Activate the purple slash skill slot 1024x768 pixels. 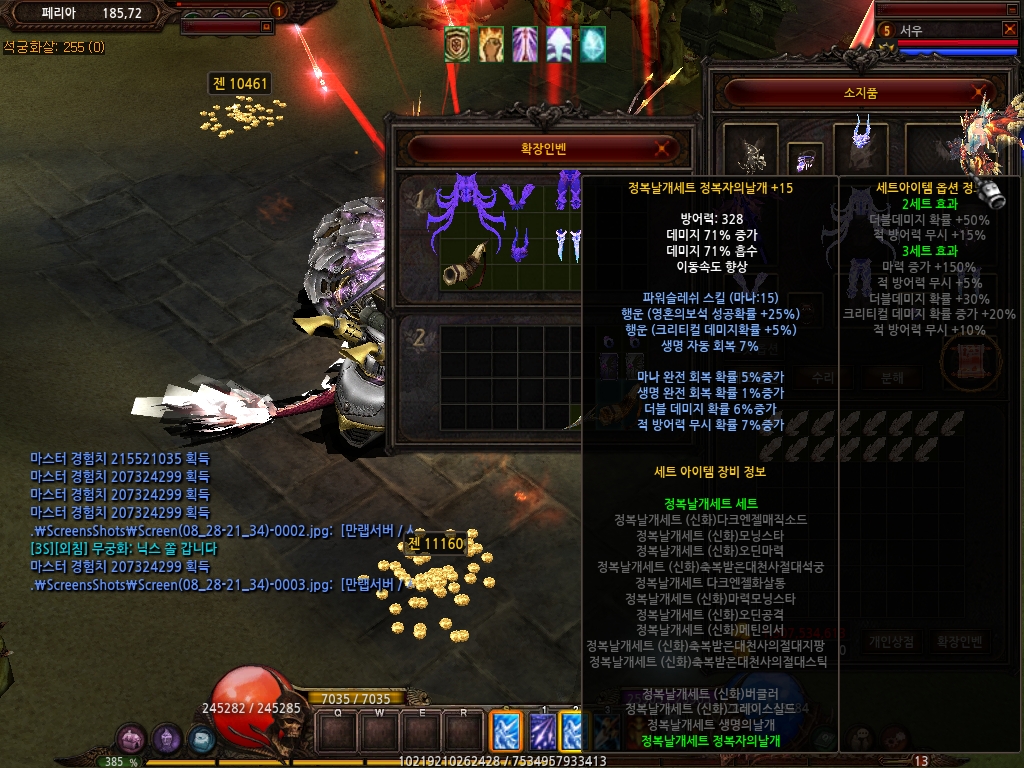(541, 730)
